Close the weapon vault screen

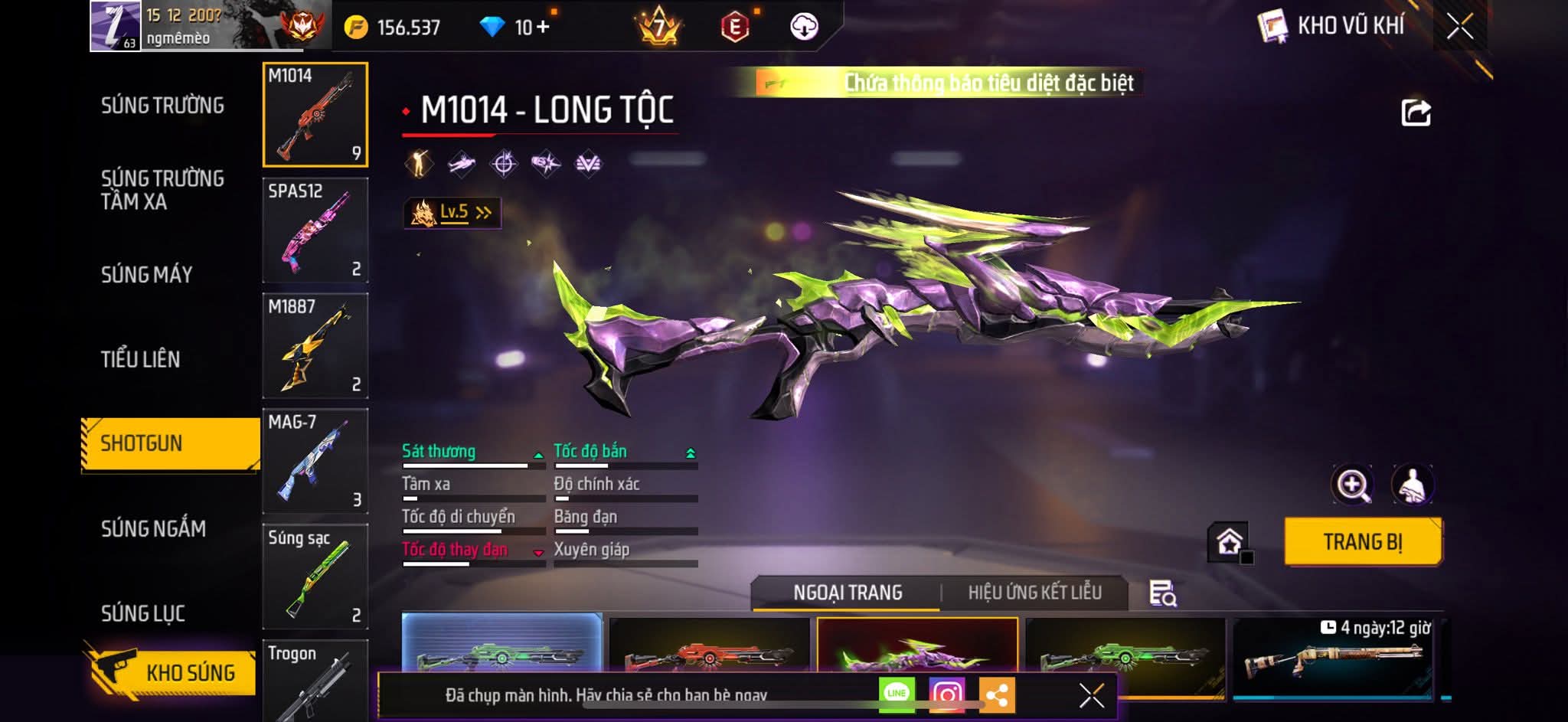point(1460,27)
